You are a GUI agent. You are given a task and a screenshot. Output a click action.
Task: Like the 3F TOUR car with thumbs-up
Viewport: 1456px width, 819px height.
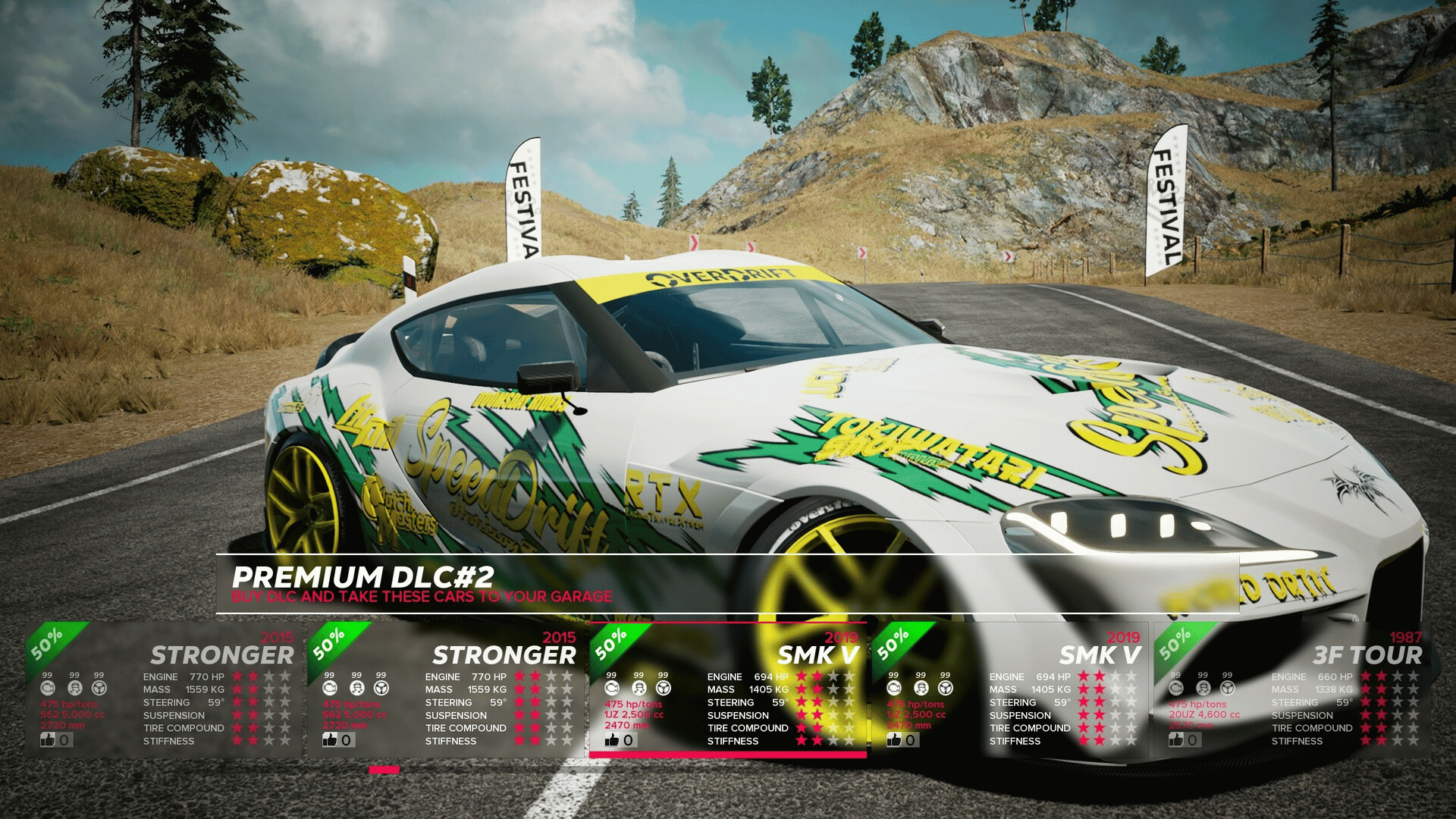click(1177, 739)
